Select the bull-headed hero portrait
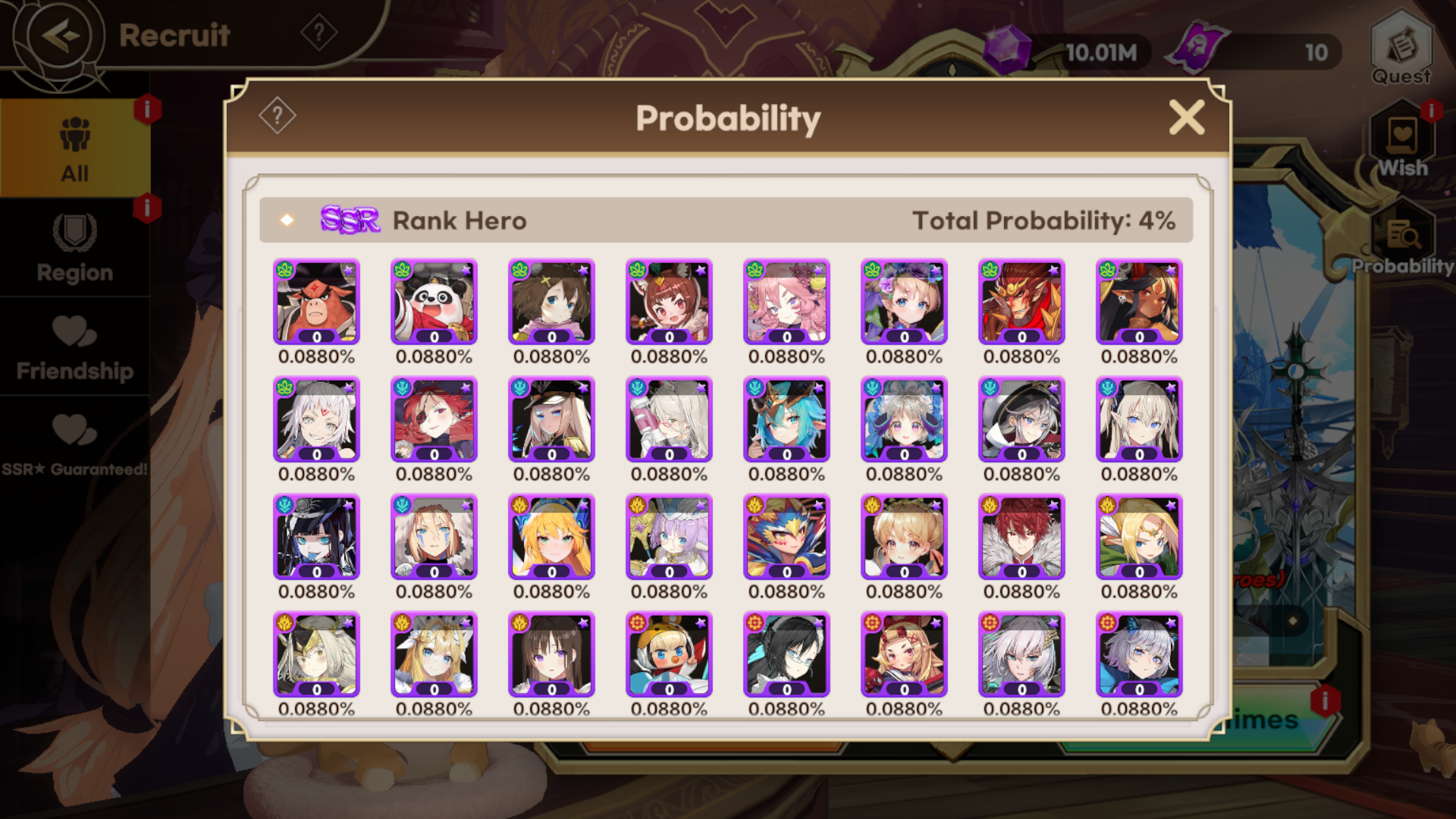Screen dimensions: 1456x819 point(316,302)
